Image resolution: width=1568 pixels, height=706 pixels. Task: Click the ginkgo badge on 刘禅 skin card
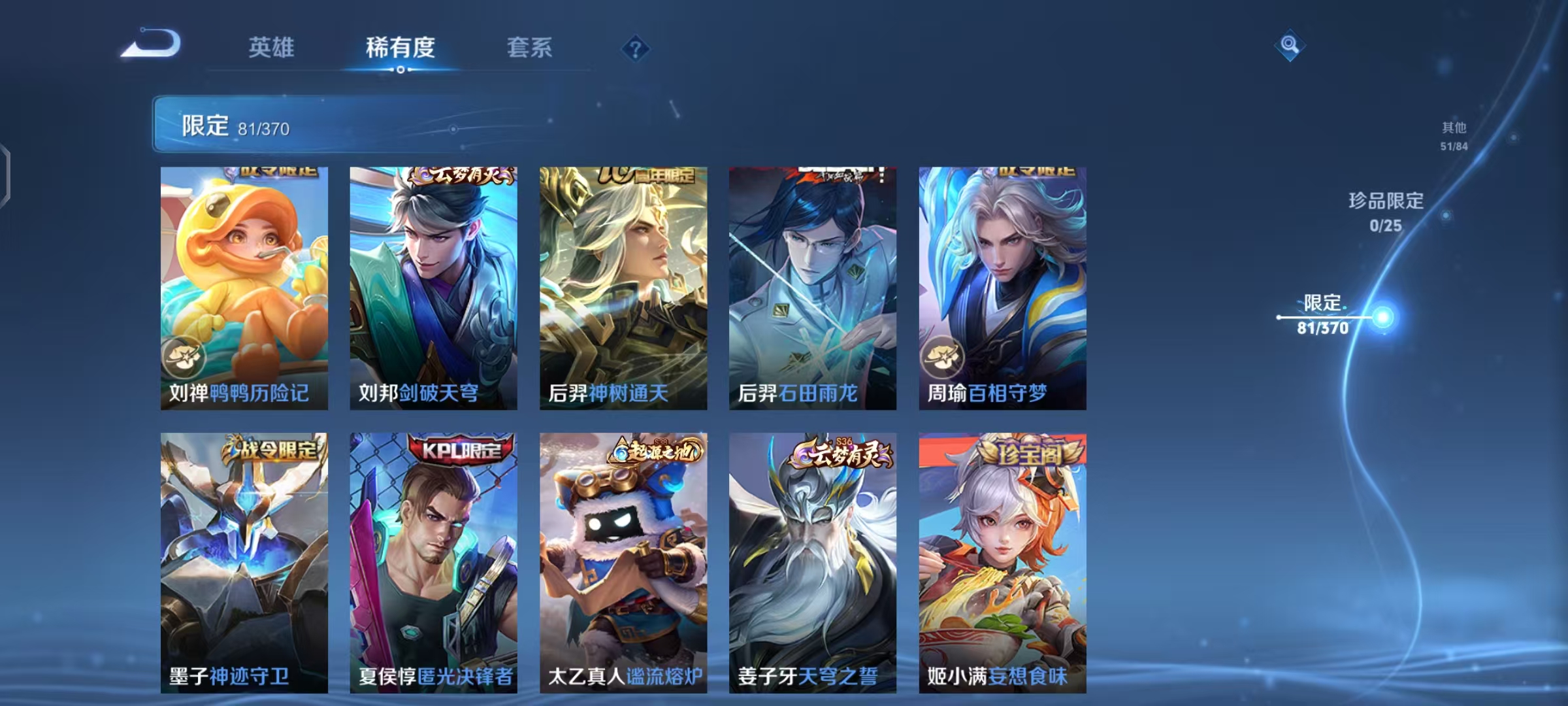point(186,356)
